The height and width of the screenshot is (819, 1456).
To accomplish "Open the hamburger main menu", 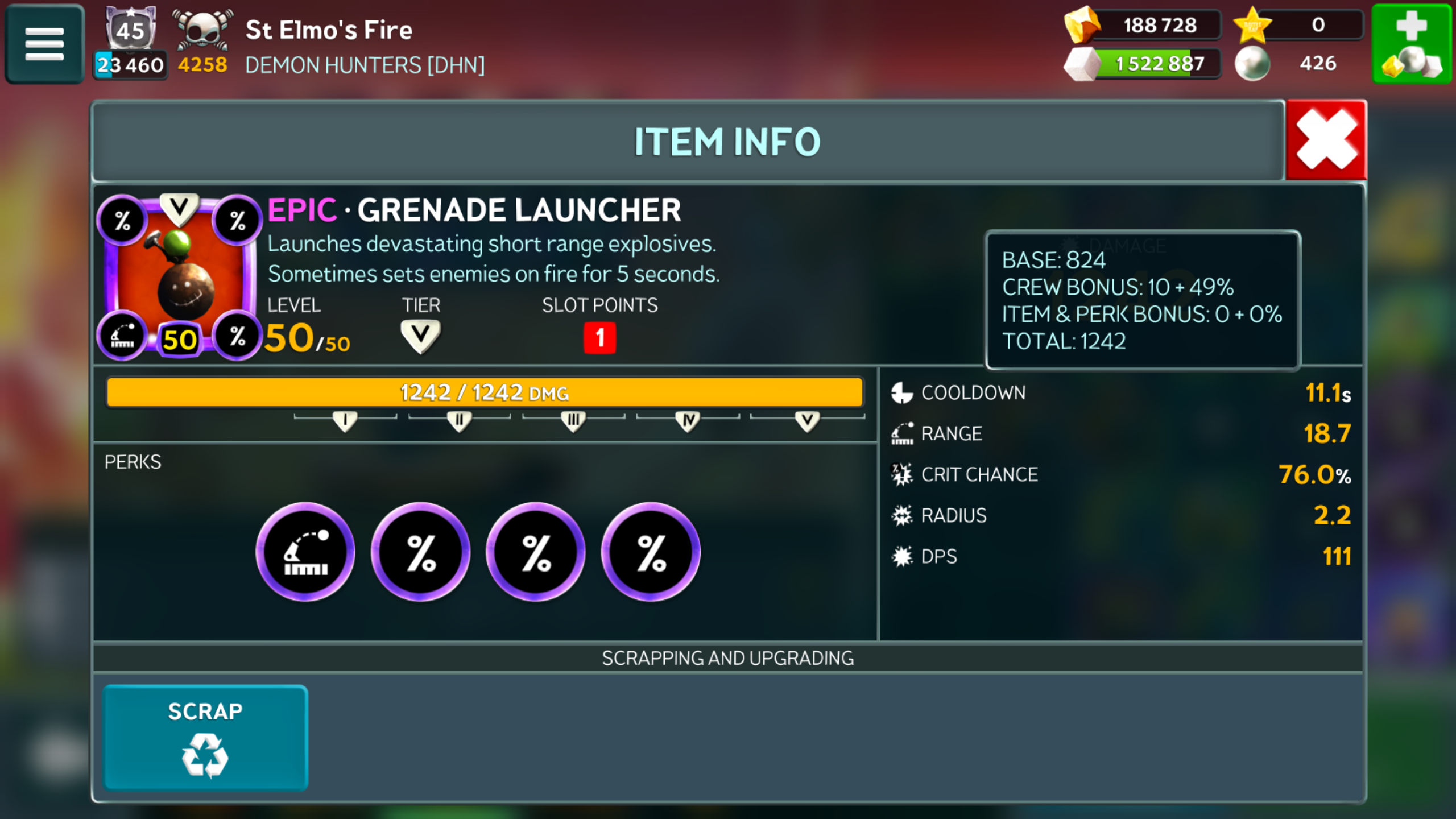I will pyautogui.click(x=44, y=44).
